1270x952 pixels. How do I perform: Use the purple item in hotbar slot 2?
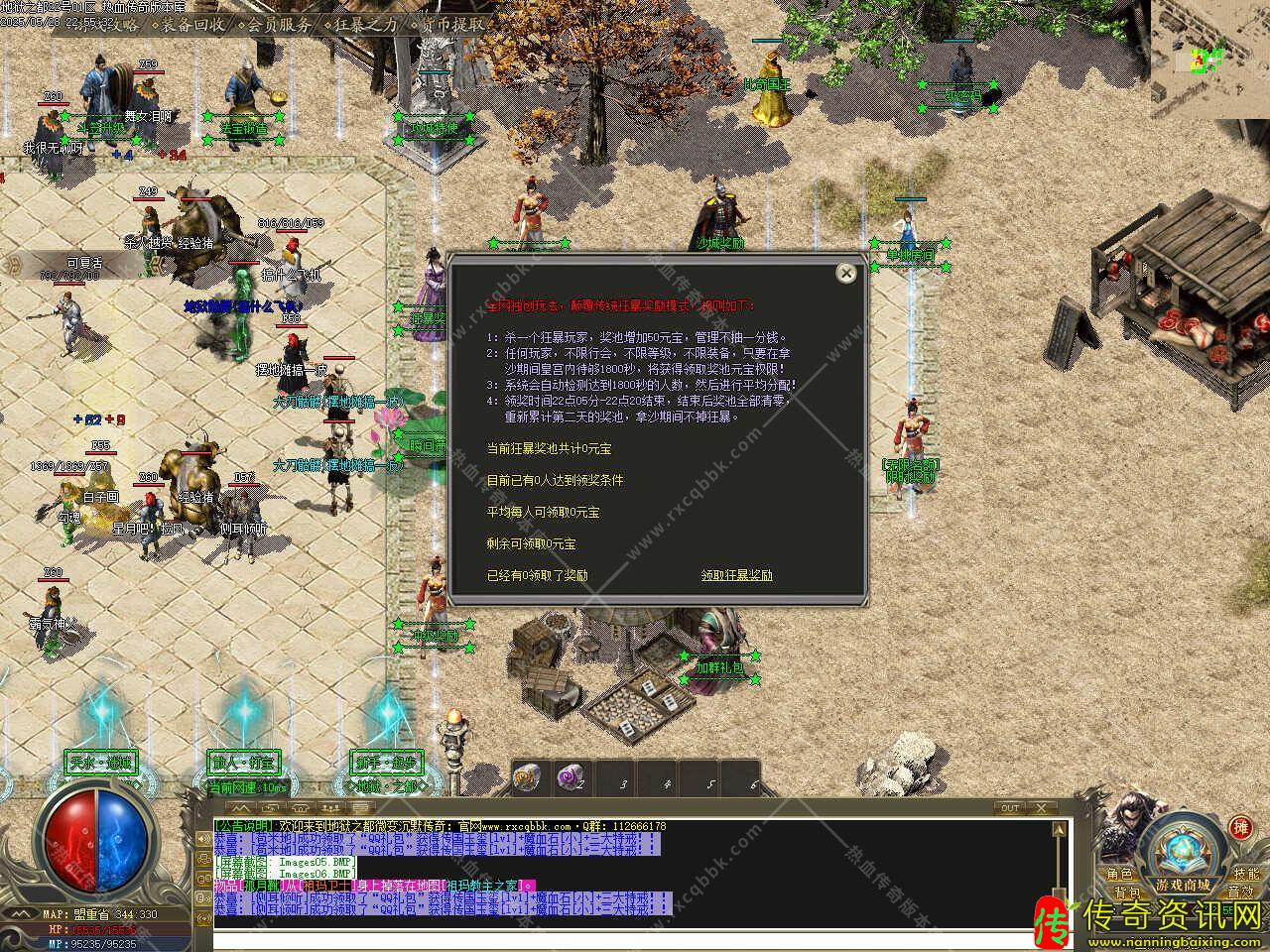[570, 778]
